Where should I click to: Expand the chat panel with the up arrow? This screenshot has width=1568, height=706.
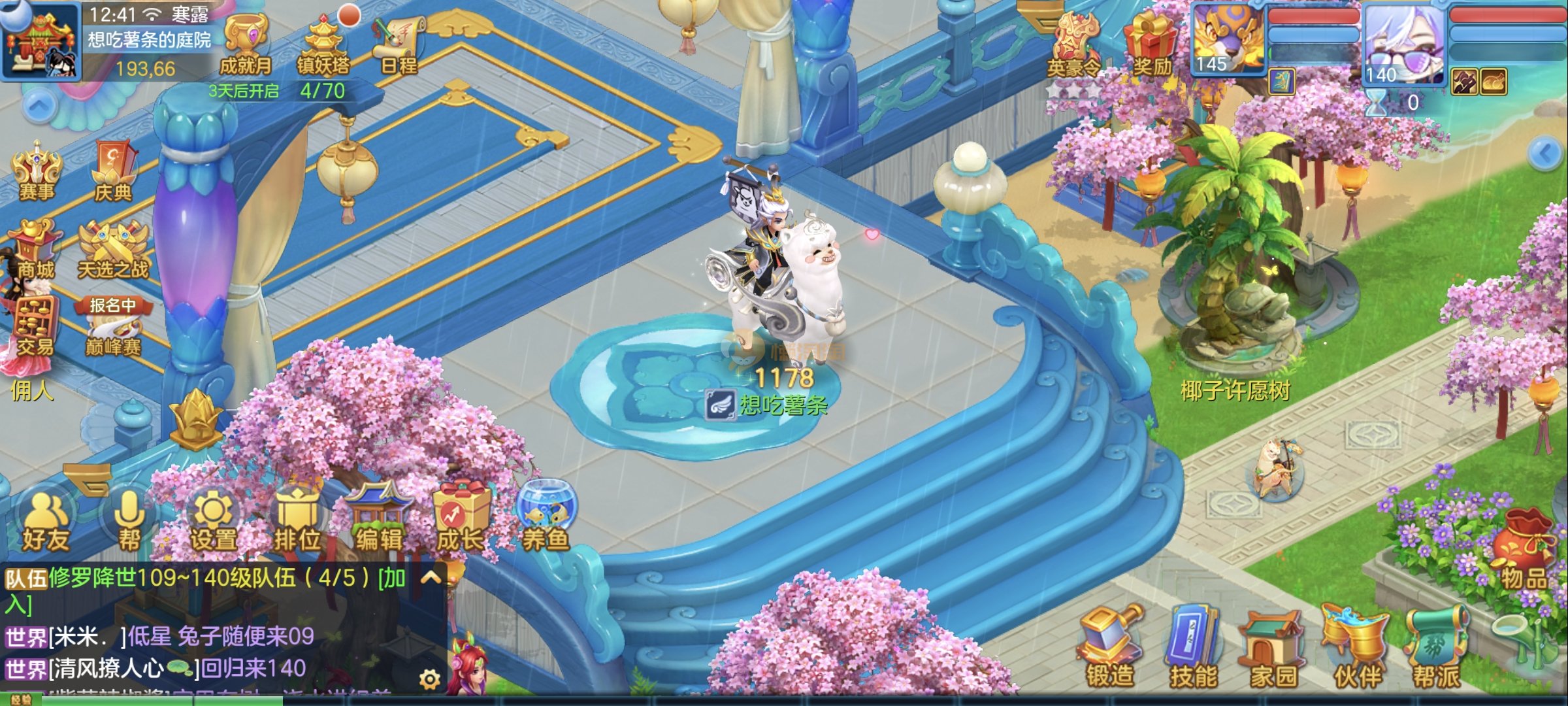tap(431, 577)
